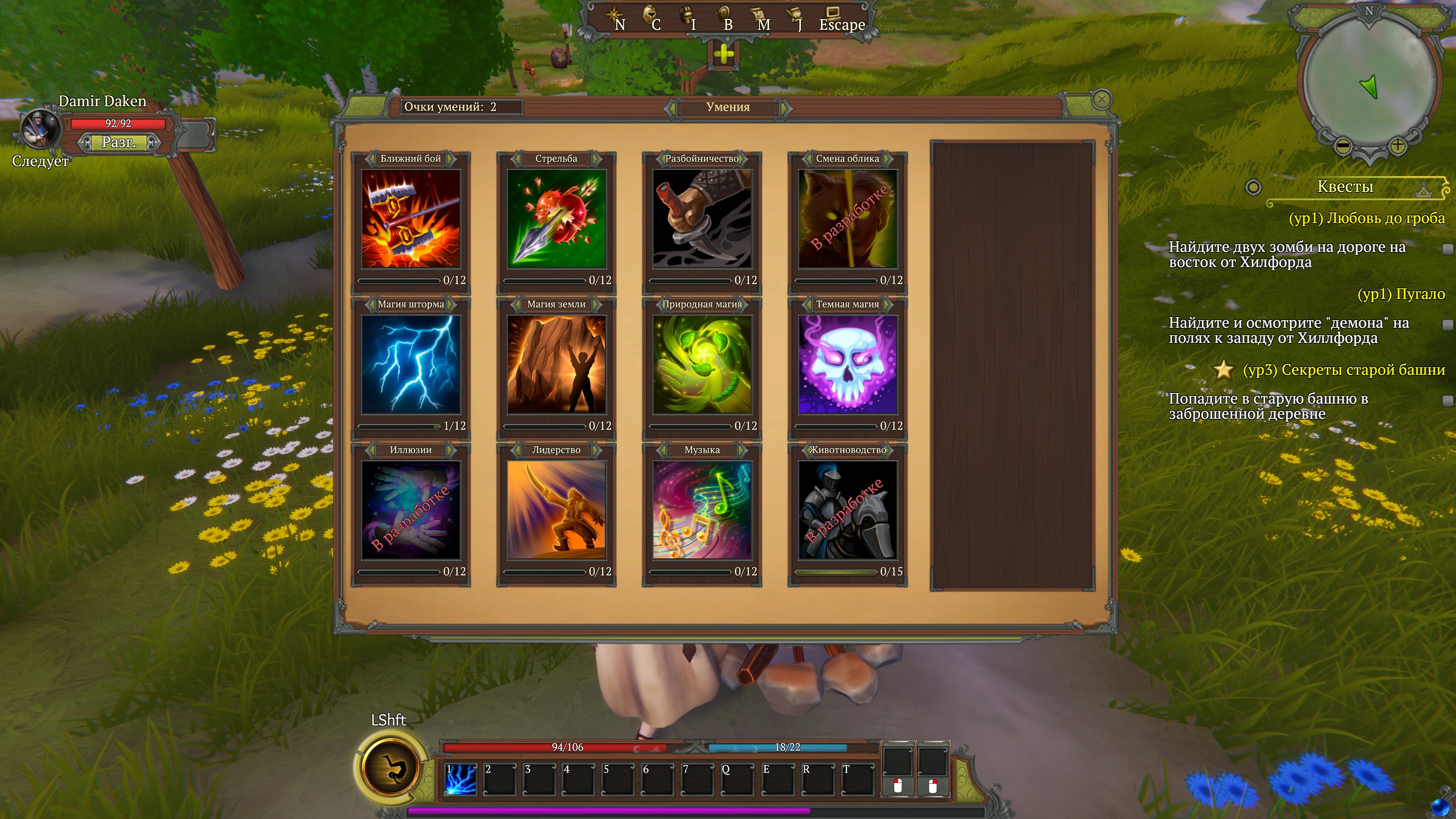Viewport: 1456px width, 819px height.
Task: Choose the Стрельба archery skill
Action: pos(556,219)
